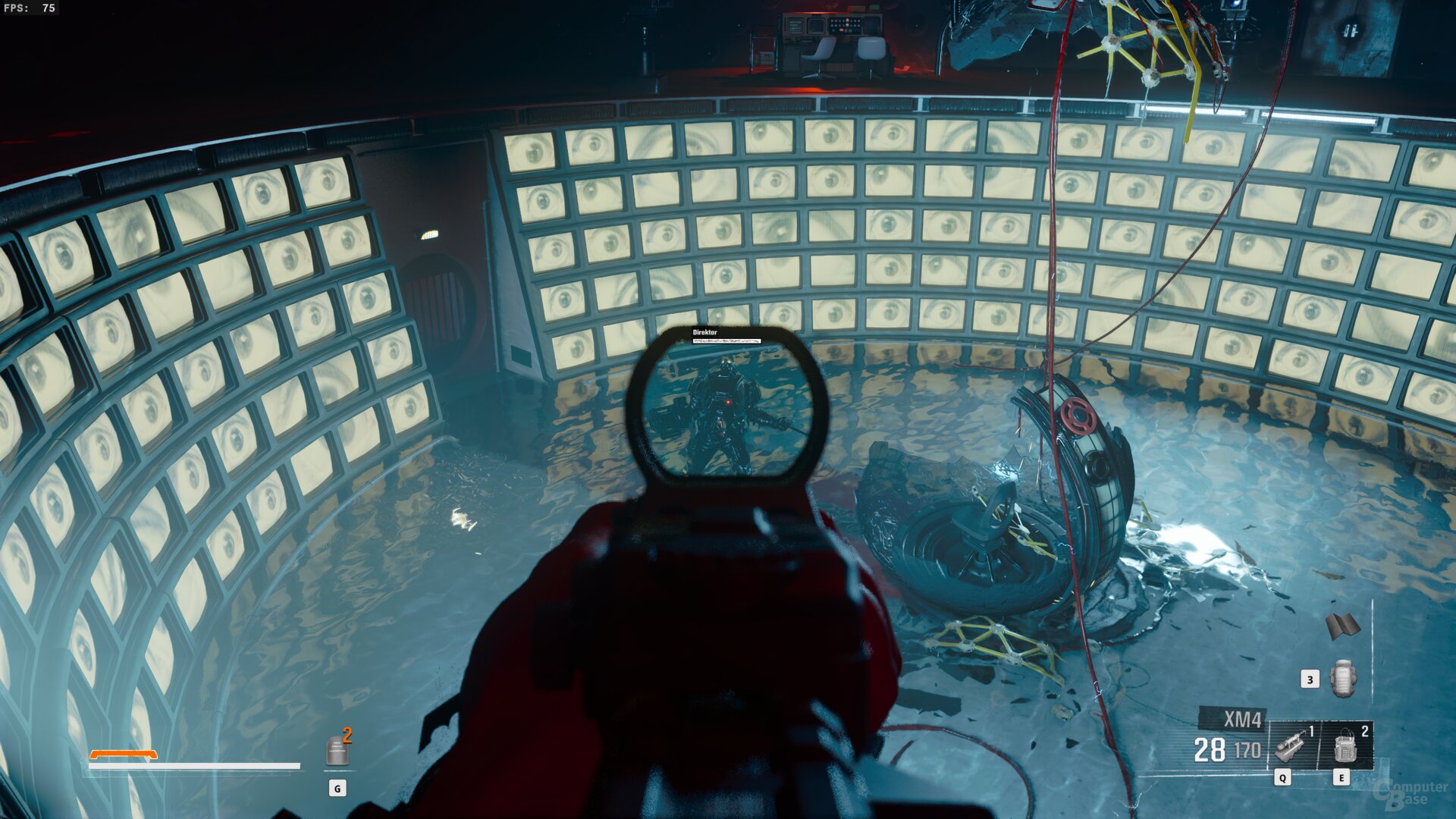Expand the 3 tactical keybind label

pyautogui.click(x=1310, y=680)
